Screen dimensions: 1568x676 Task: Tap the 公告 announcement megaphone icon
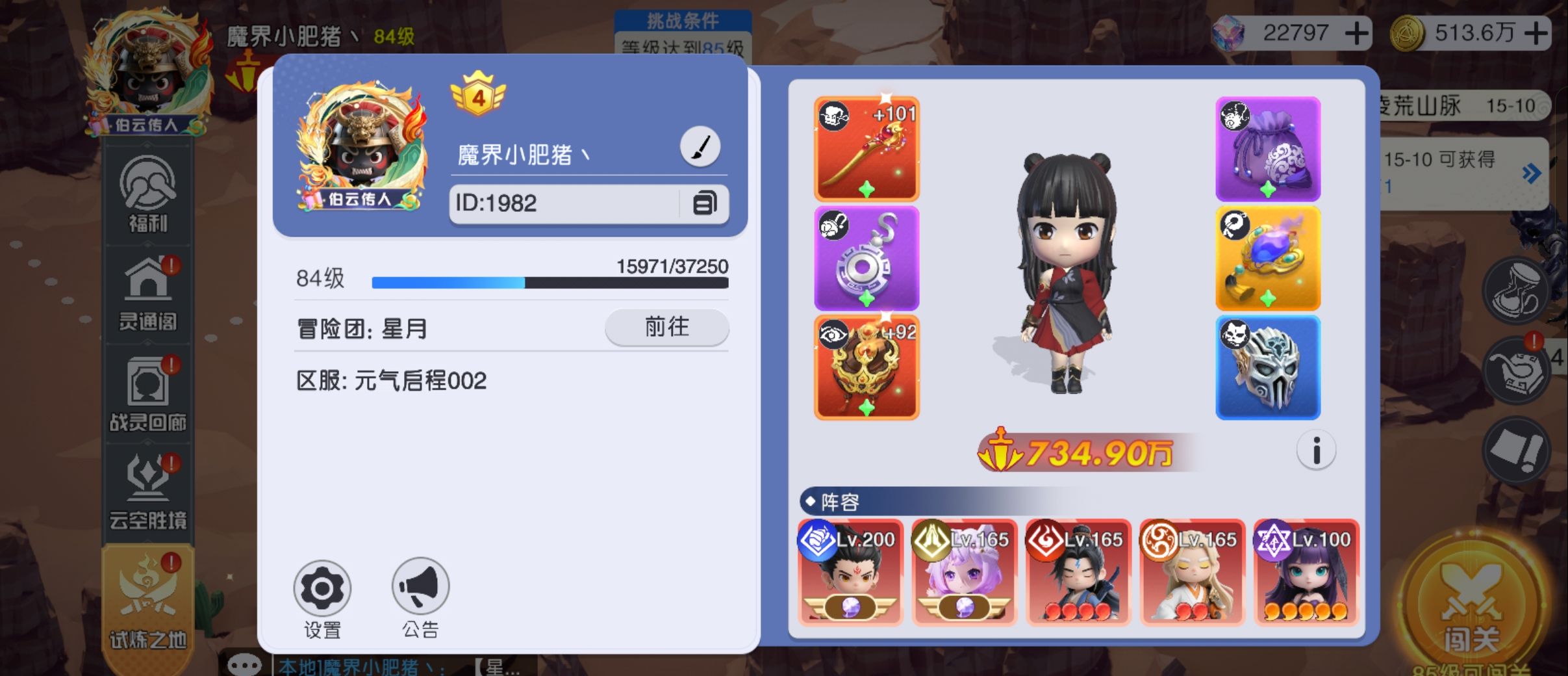pyautogui.click(x=420, y=588)
